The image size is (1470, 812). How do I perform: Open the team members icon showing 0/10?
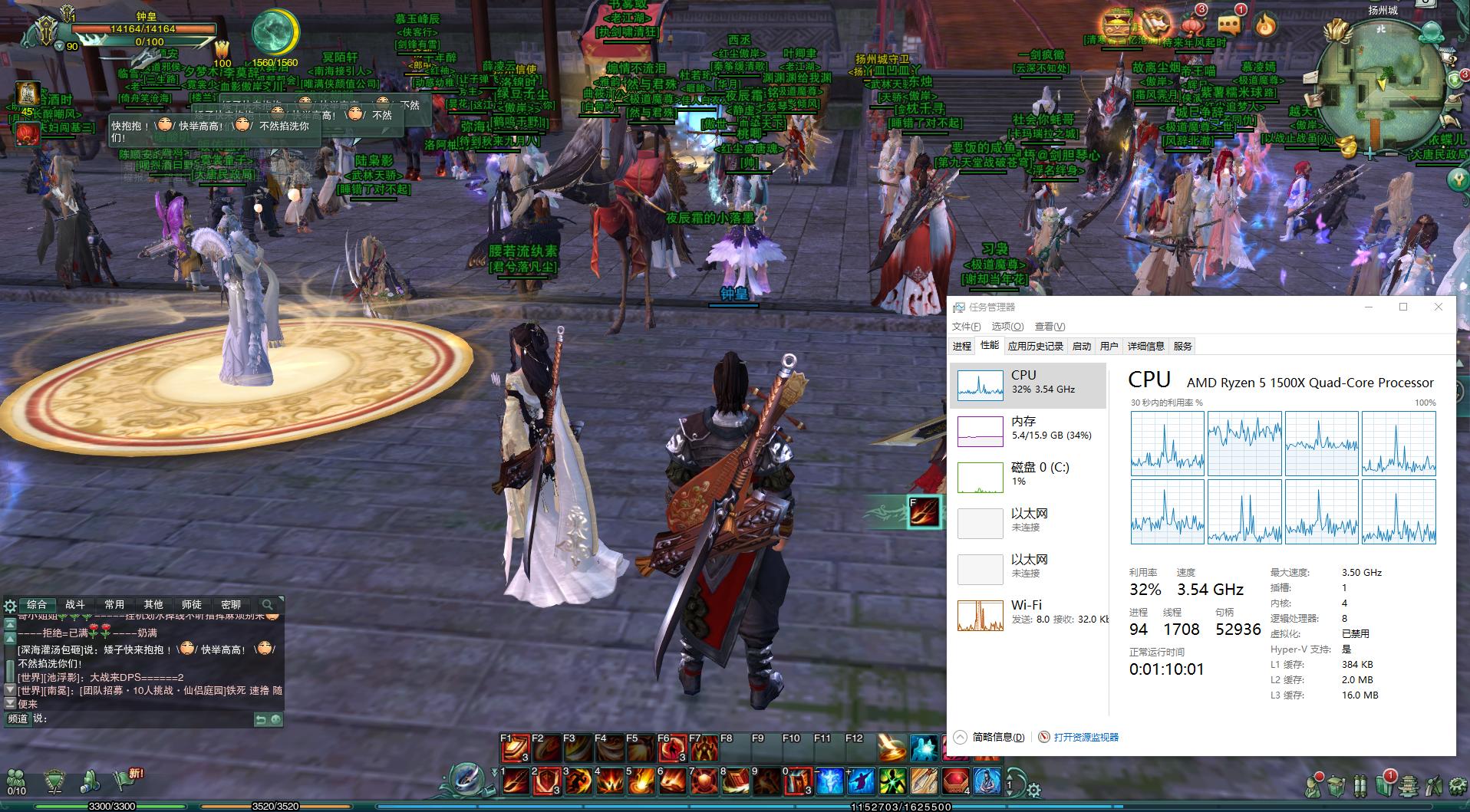16,781
